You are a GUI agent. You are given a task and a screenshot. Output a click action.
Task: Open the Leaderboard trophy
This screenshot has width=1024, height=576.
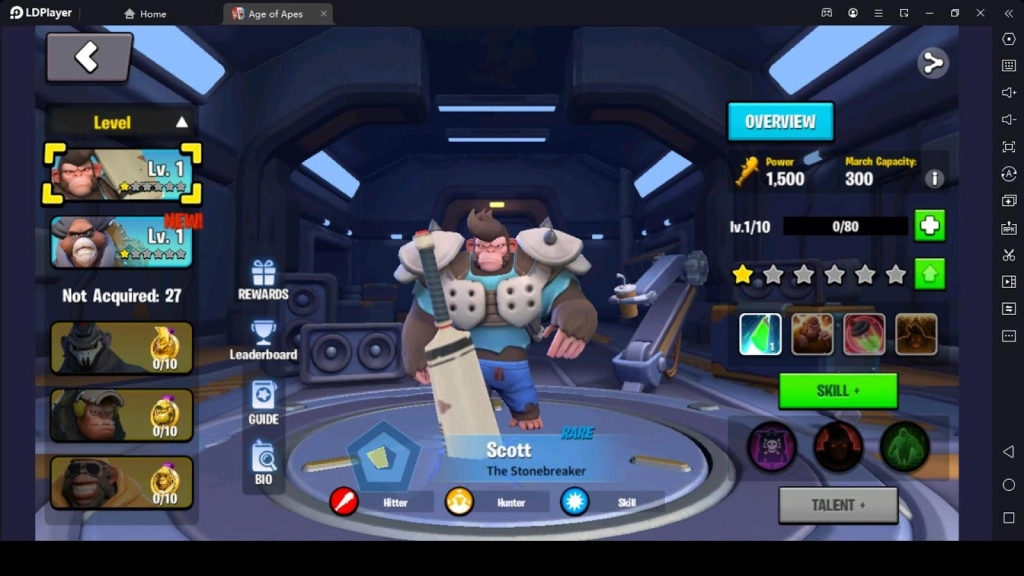[x=263, y=340]
